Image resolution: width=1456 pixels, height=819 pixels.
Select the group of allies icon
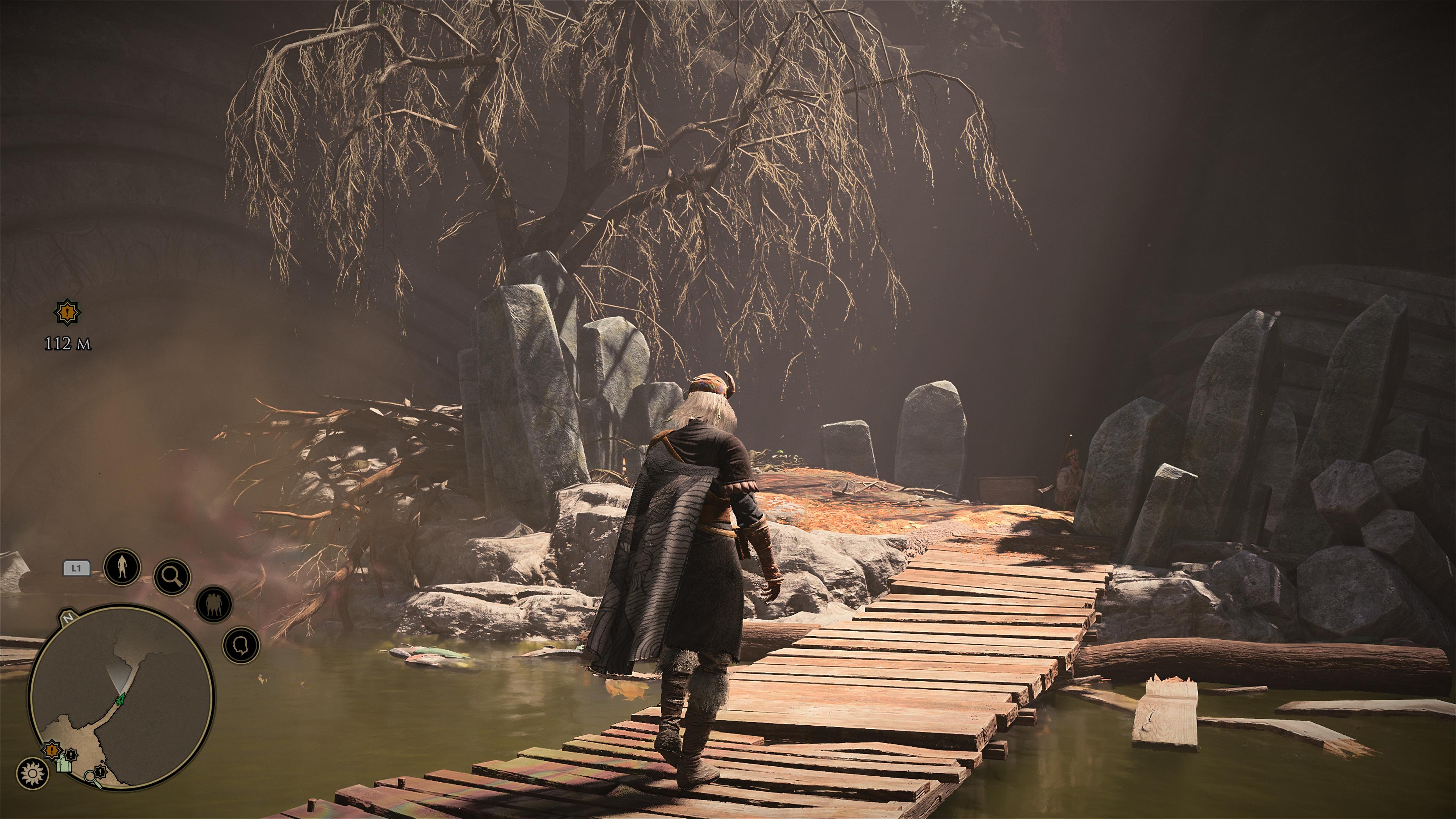click(x=213, y=604)
